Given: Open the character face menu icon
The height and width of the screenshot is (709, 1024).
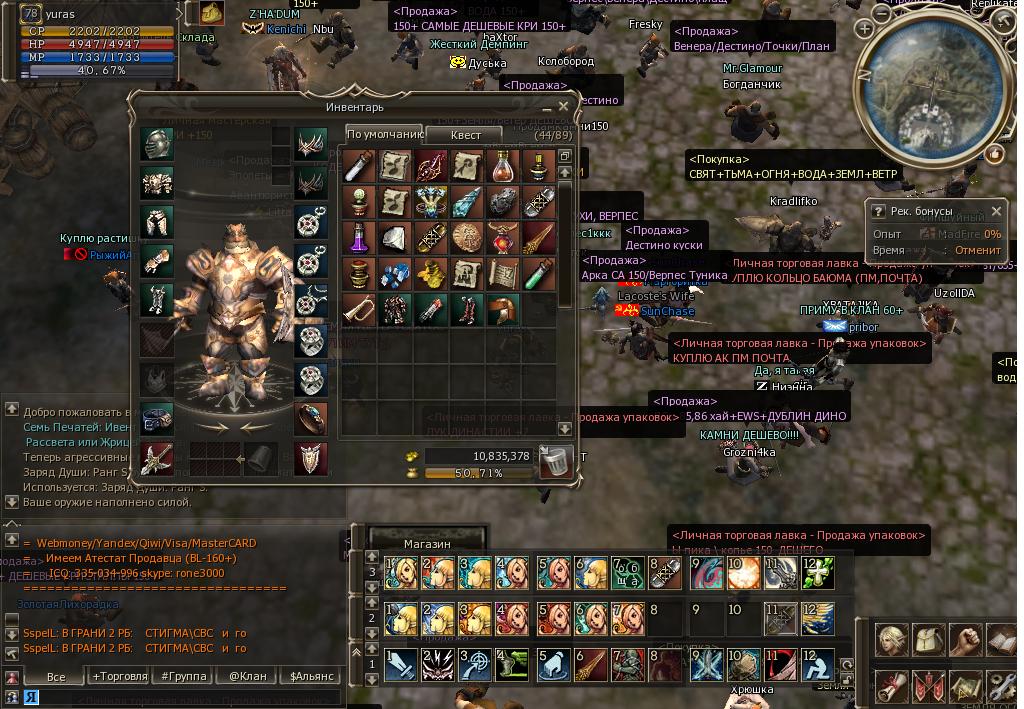Looking at the screenshot, I should pyautogui.click(x=891, y=639).
